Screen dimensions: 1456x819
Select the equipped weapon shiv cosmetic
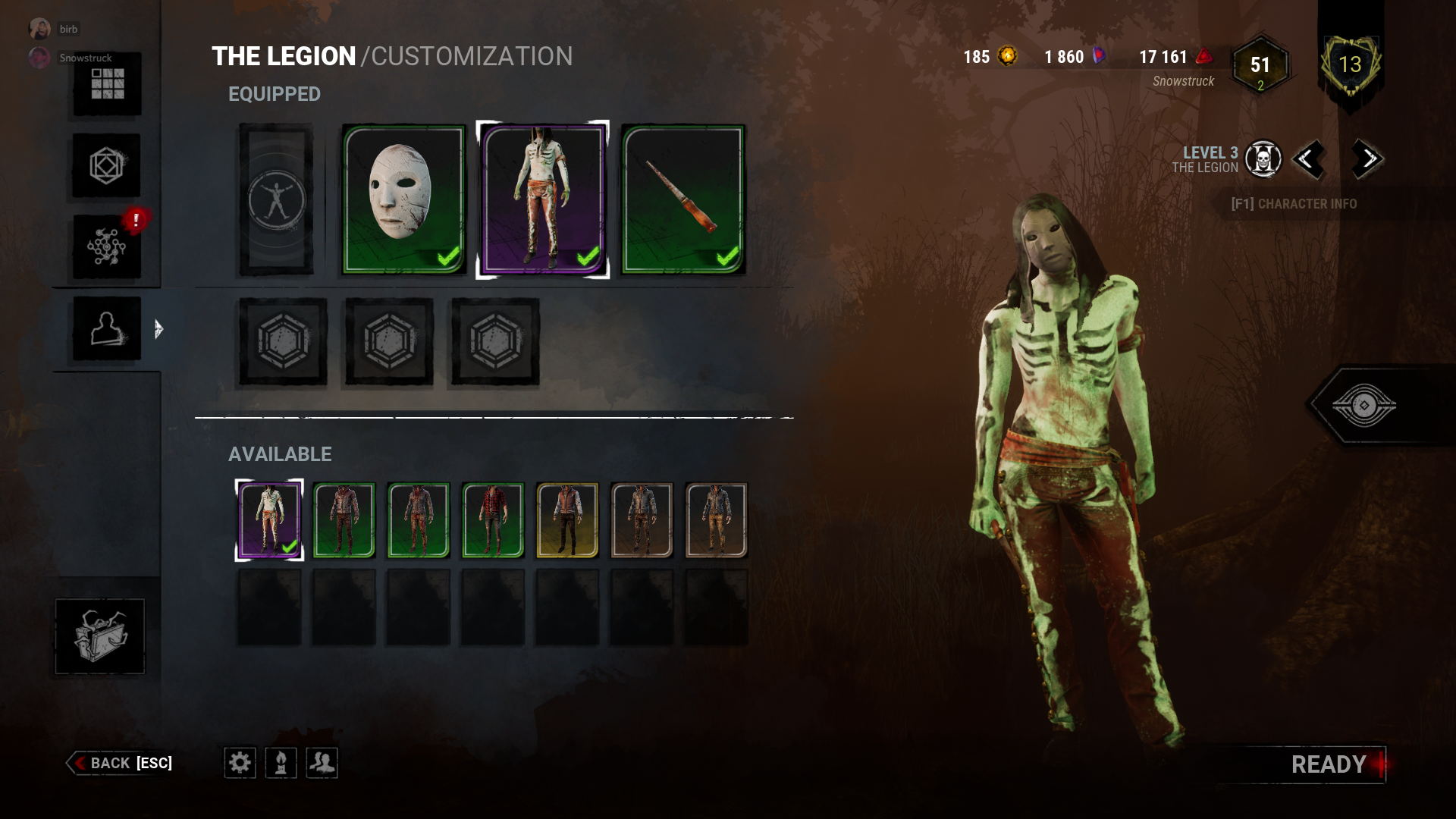click(681, 200)
